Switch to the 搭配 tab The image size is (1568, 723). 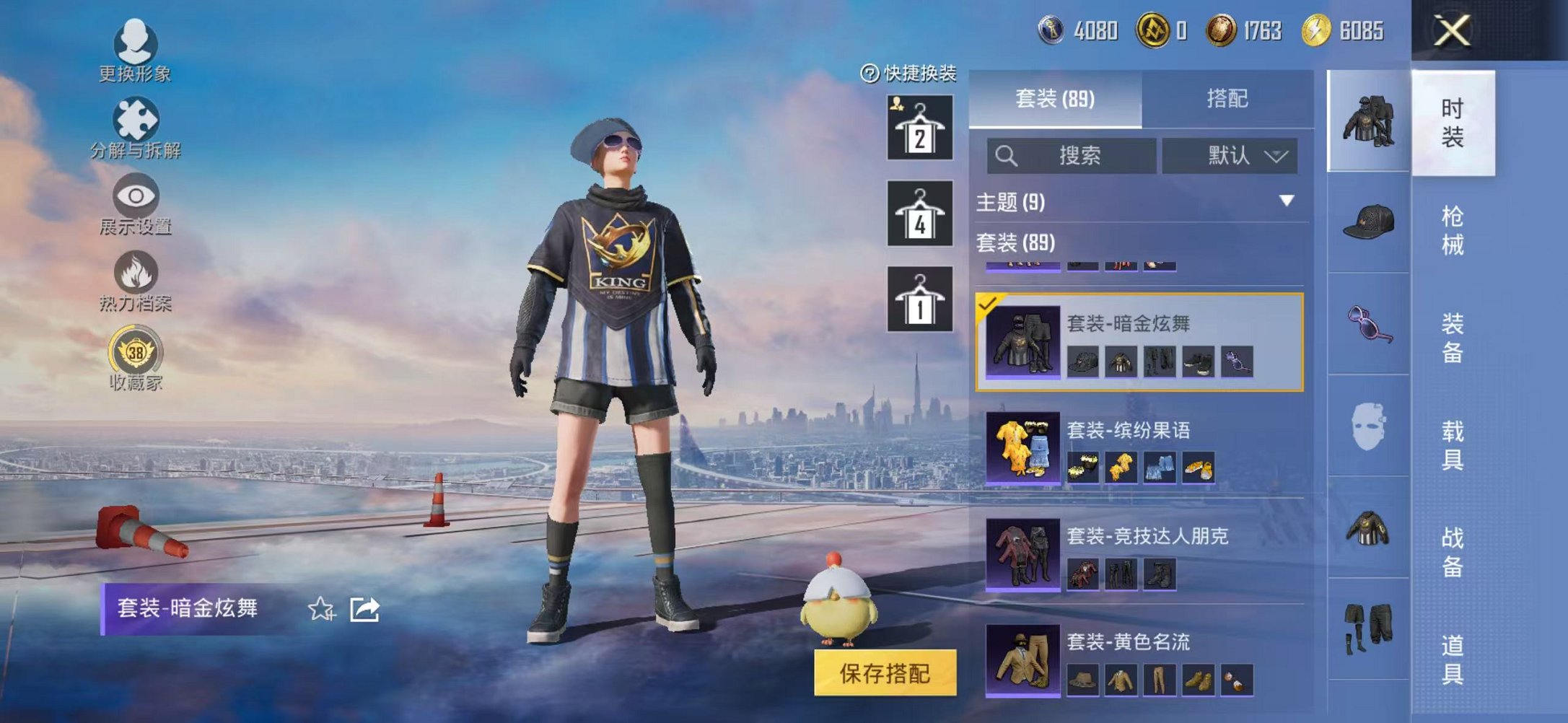tap(1227, 99)
